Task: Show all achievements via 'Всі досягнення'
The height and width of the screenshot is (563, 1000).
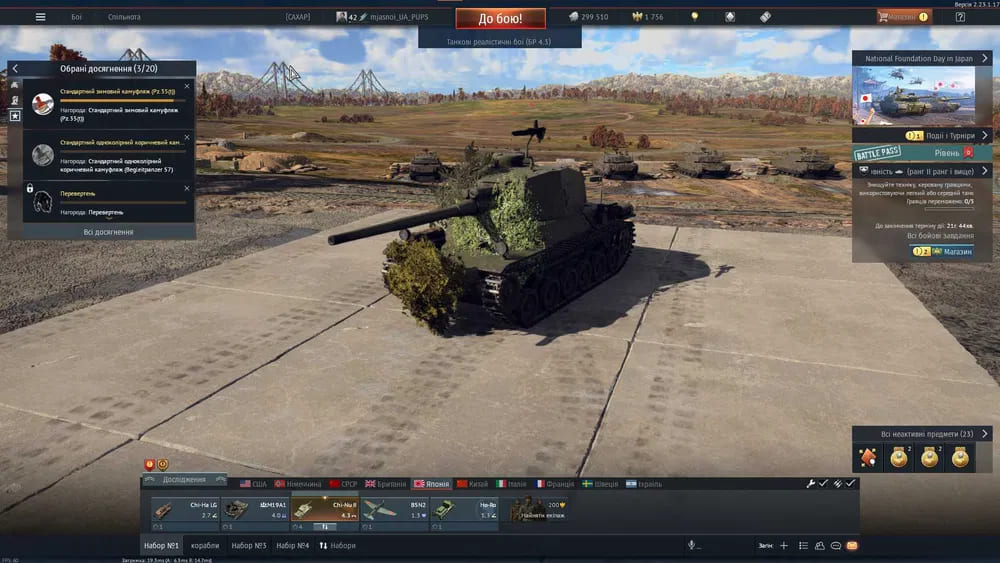Action: (108, 232)
